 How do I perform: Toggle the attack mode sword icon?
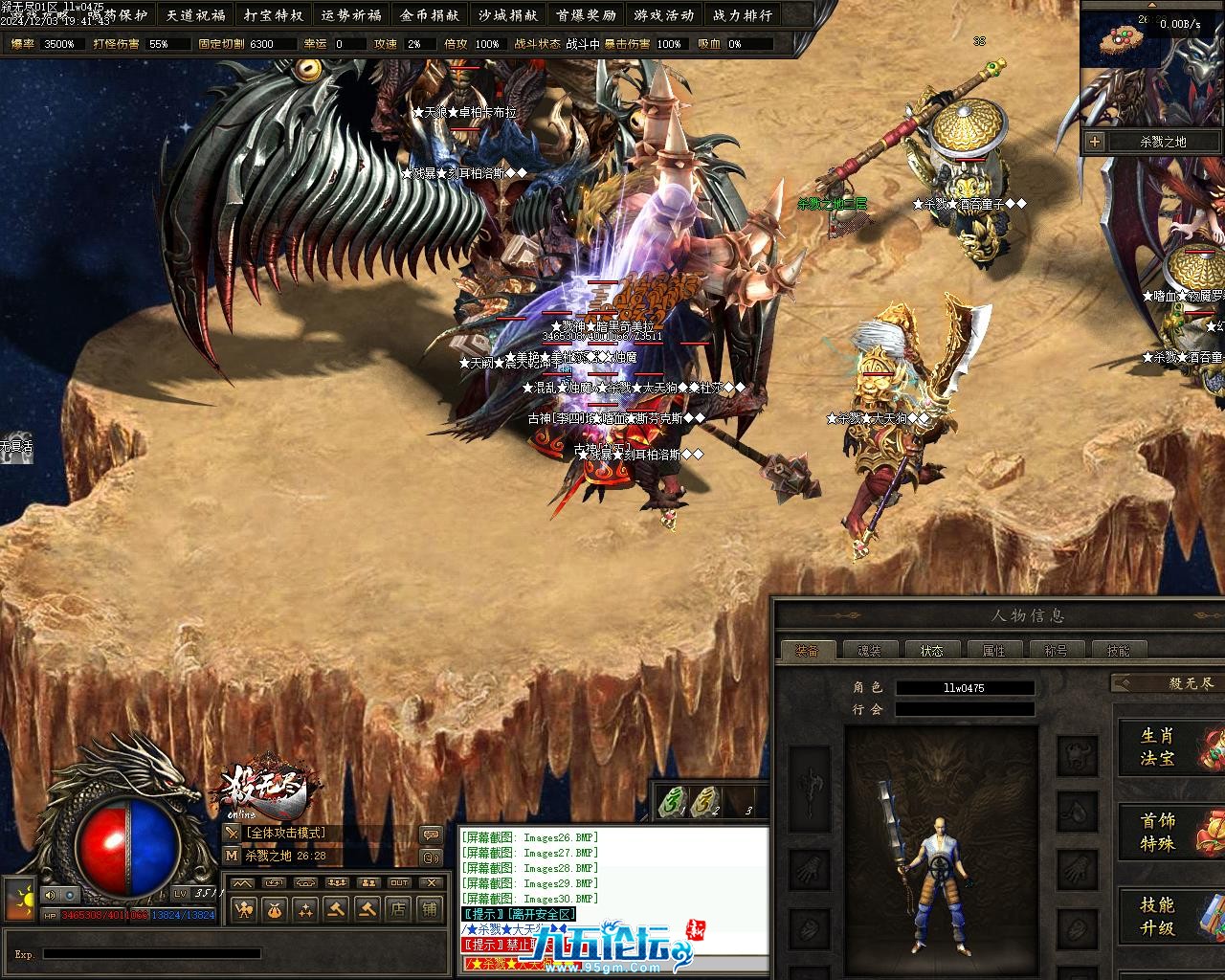232,834
